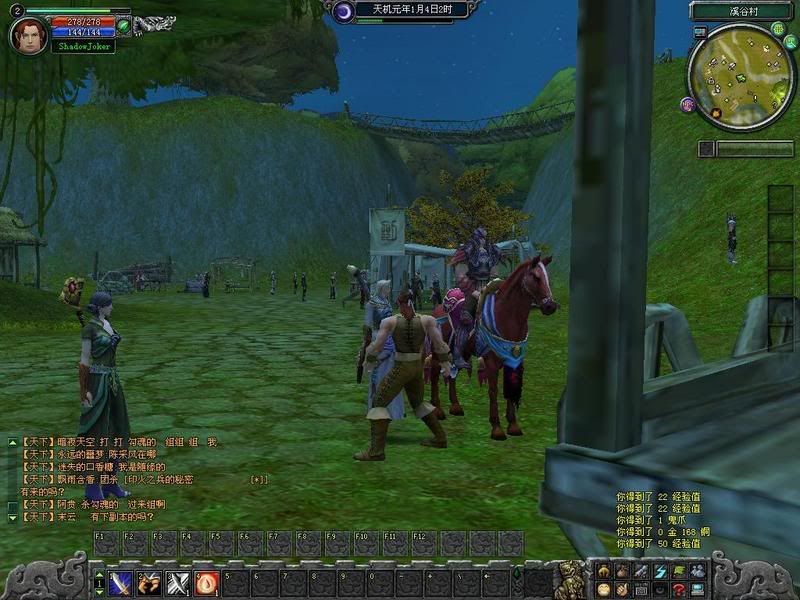This screenshot has width=800, height=600.
Task: Toggle the purple NPC button on minimap
Action: pos(688,104)
